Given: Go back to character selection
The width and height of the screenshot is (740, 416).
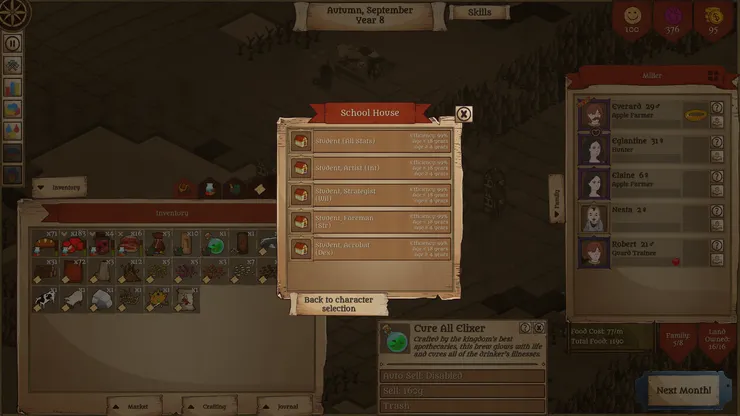Looking at the screenshot, I should (338, 304).
